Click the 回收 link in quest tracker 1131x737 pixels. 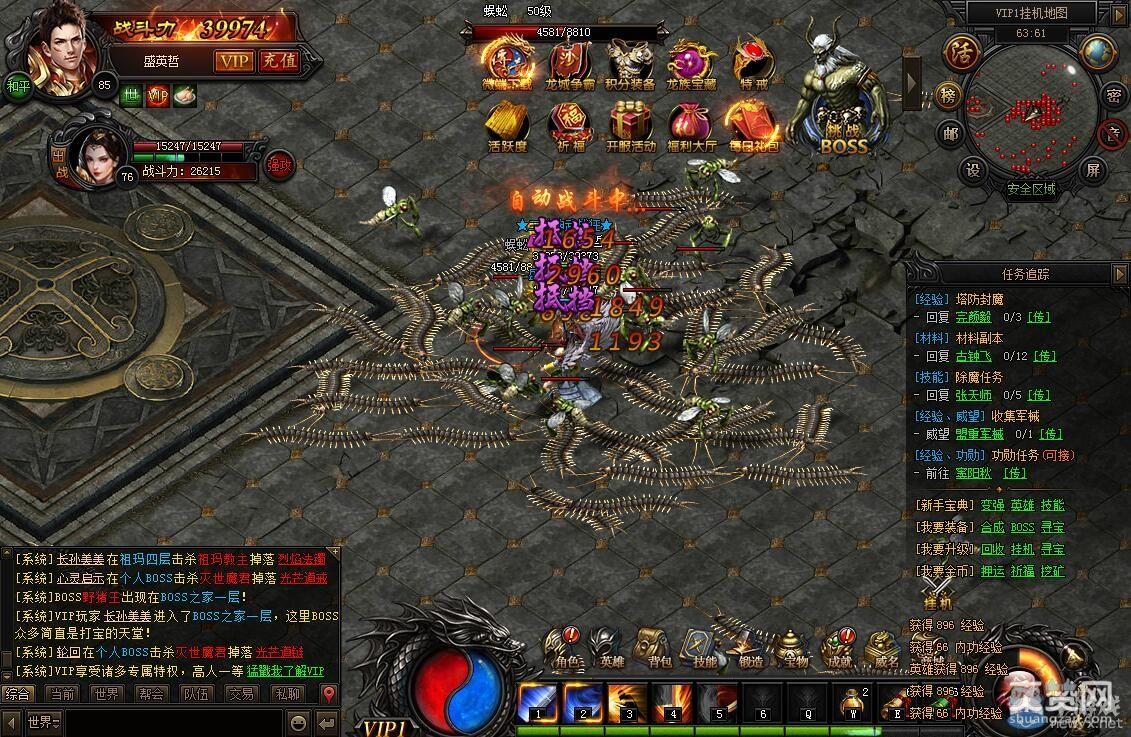tap(992, 549)
